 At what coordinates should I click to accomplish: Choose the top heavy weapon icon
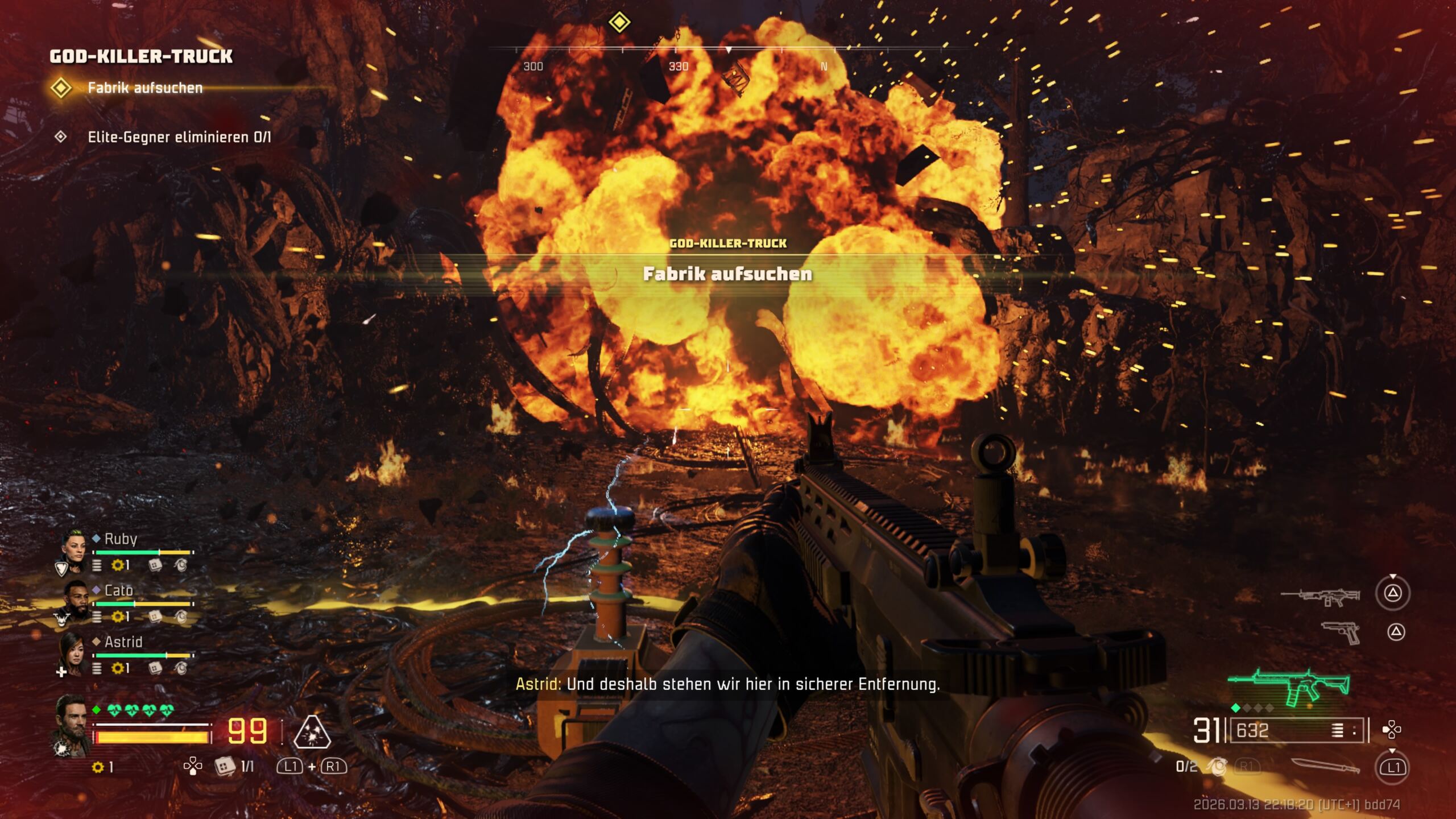coord(1320,597)
